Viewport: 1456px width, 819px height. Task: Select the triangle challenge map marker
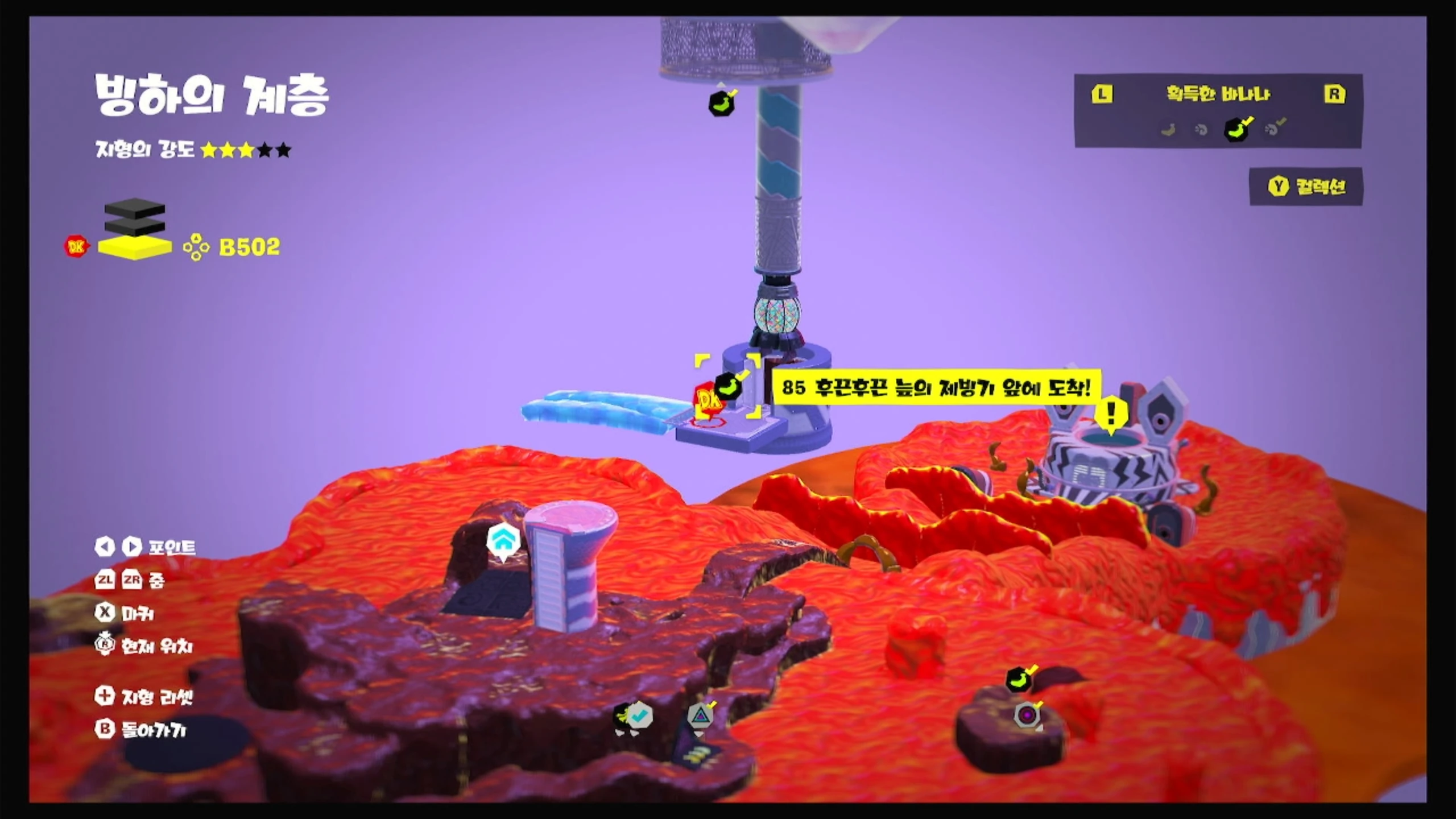click(701, 715)
